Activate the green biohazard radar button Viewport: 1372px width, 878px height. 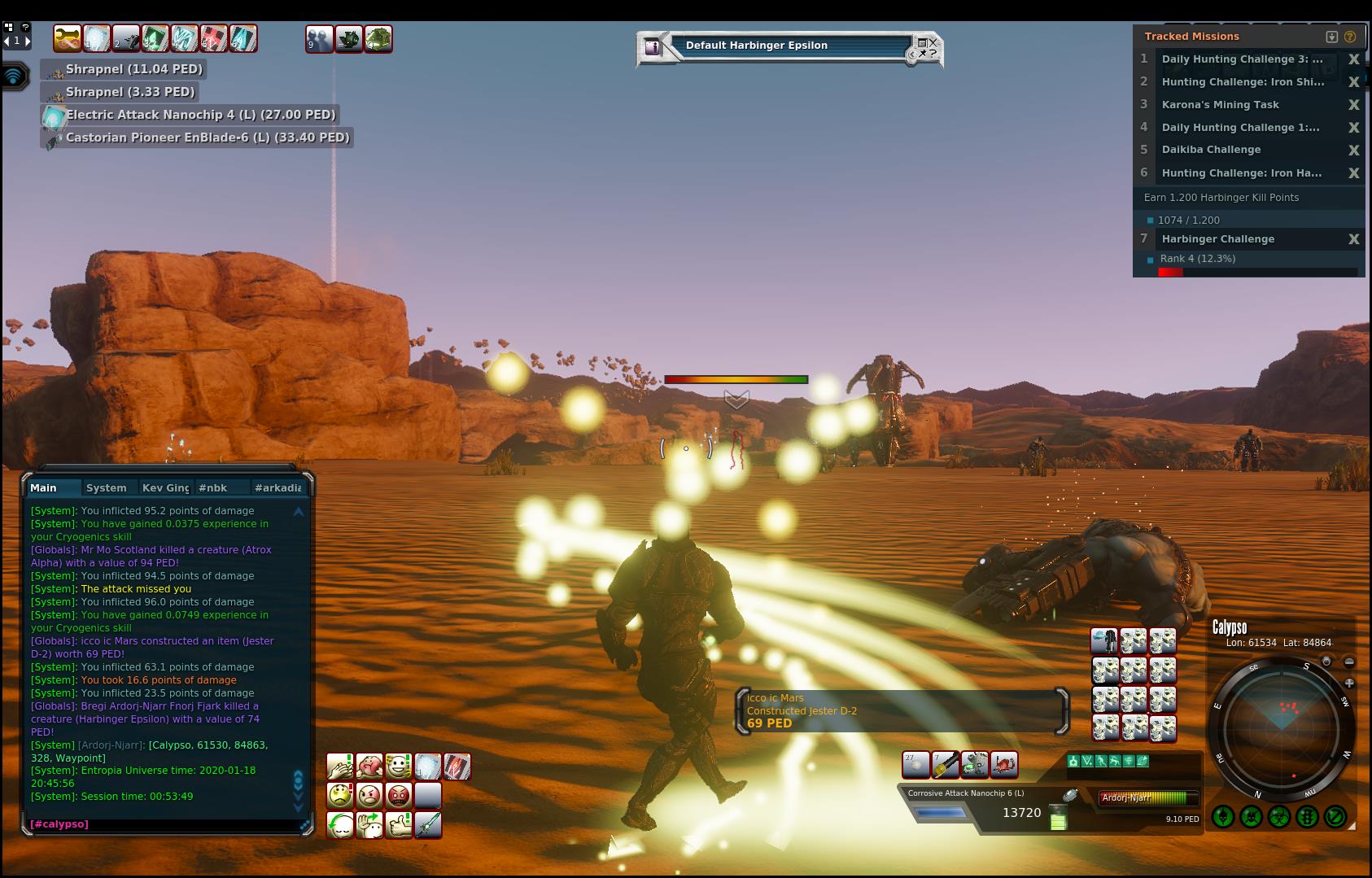1279,816
